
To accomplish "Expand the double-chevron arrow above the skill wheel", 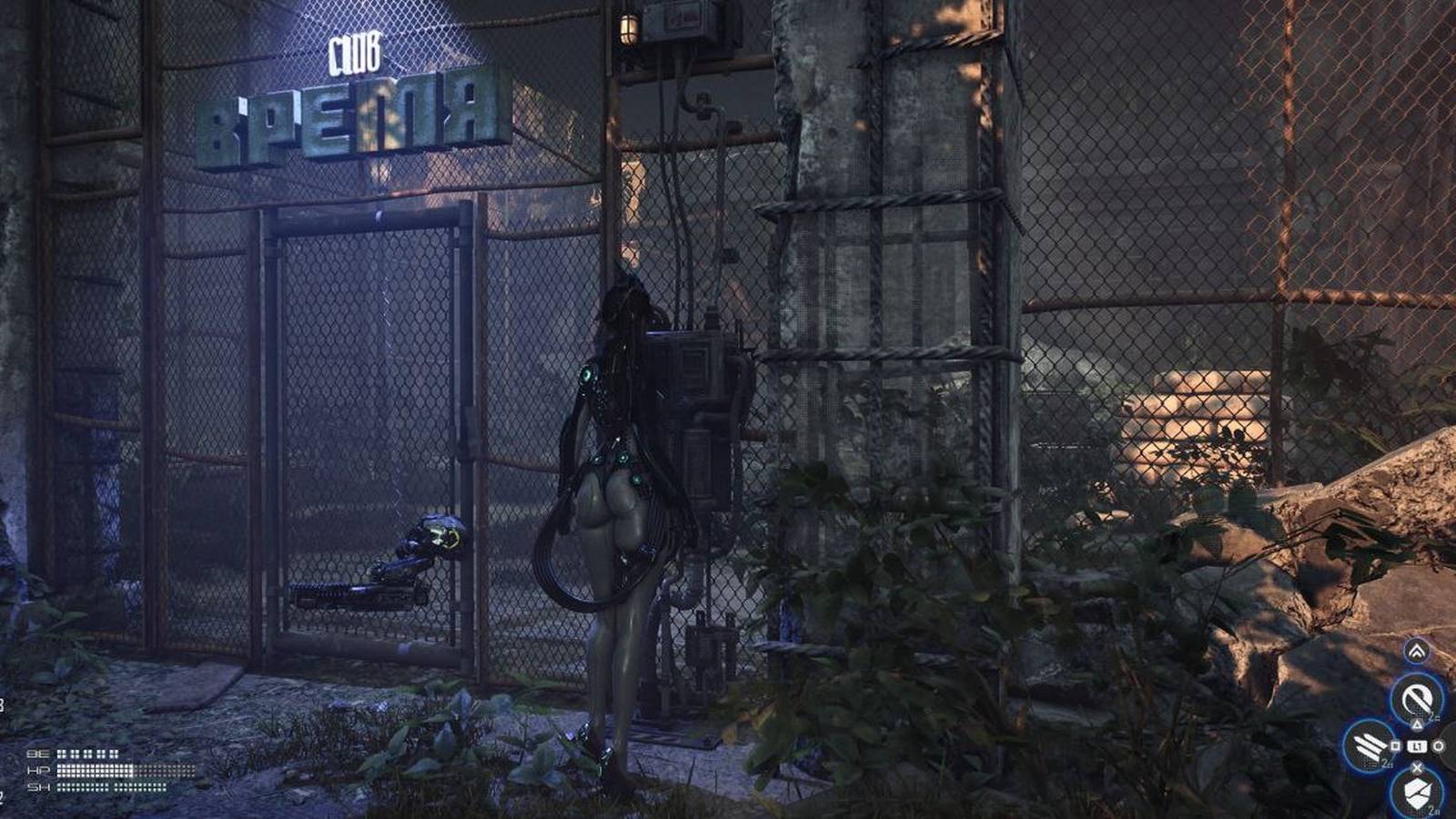I will point(1418,650).
